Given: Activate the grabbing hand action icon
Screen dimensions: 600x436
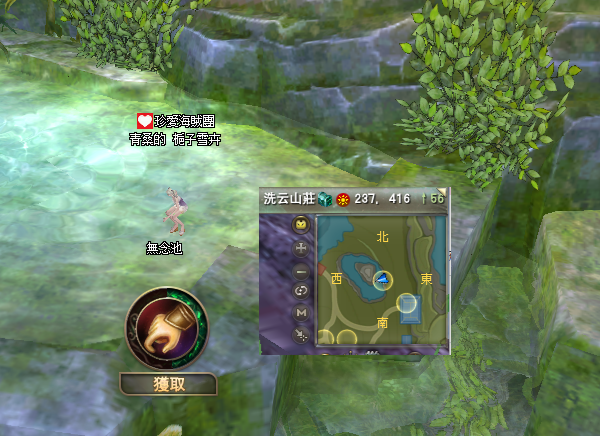Looking at the screenshot, I should 166,329.
